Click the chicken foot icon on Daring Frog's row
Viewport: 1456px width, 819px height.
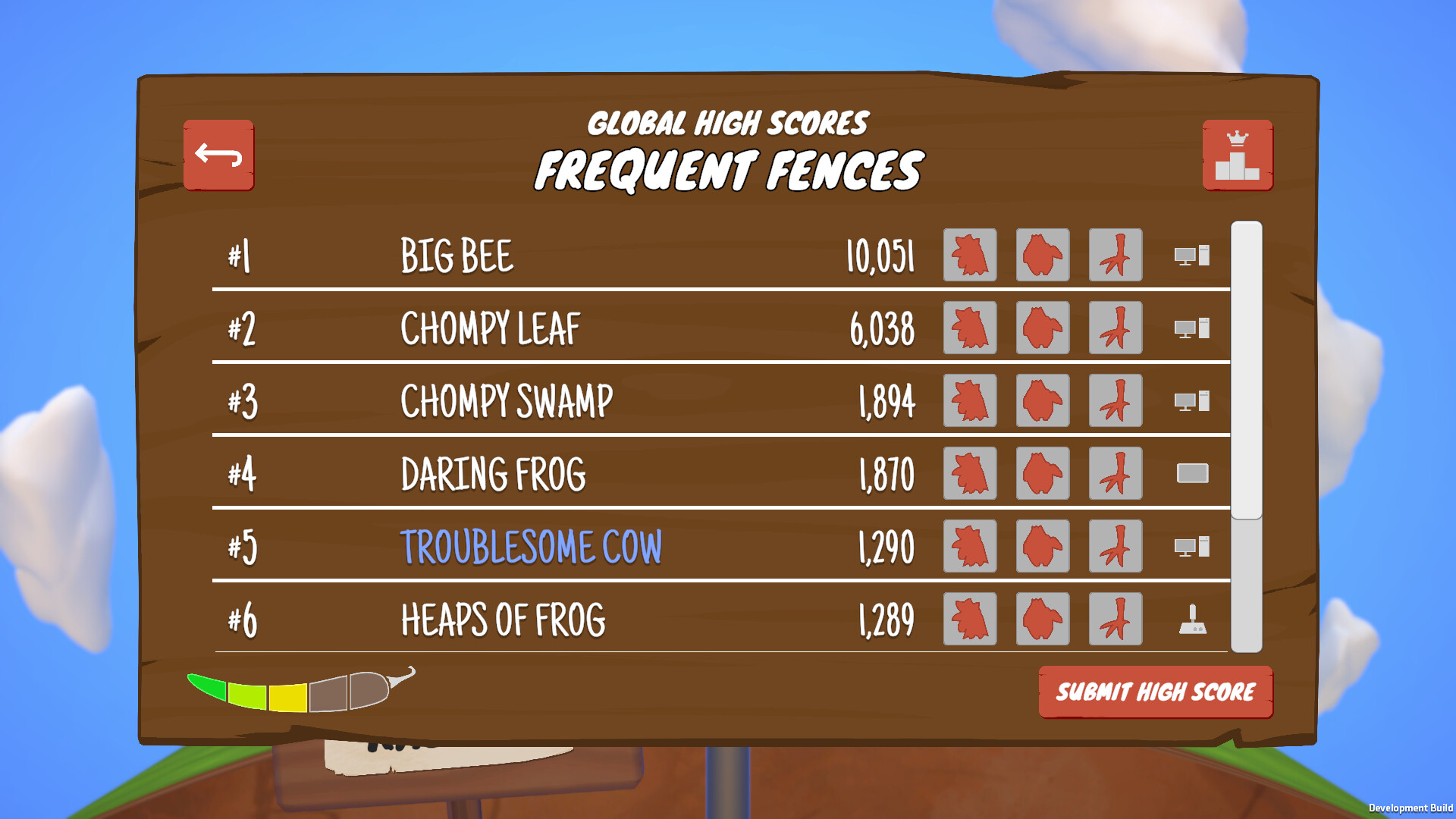pos(1115,473)
